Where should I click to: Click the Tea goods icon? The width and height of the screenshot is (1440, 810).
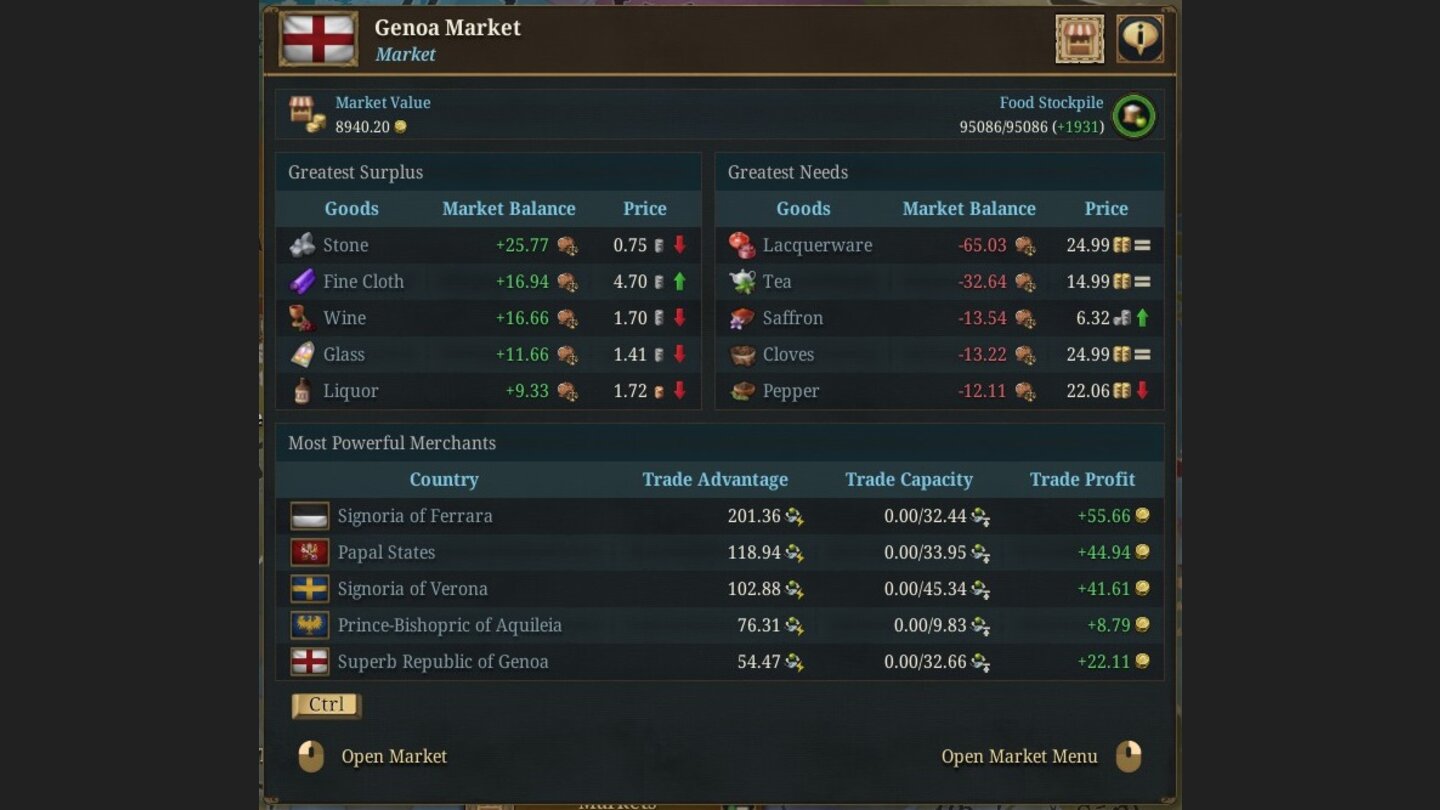(742, 281)
